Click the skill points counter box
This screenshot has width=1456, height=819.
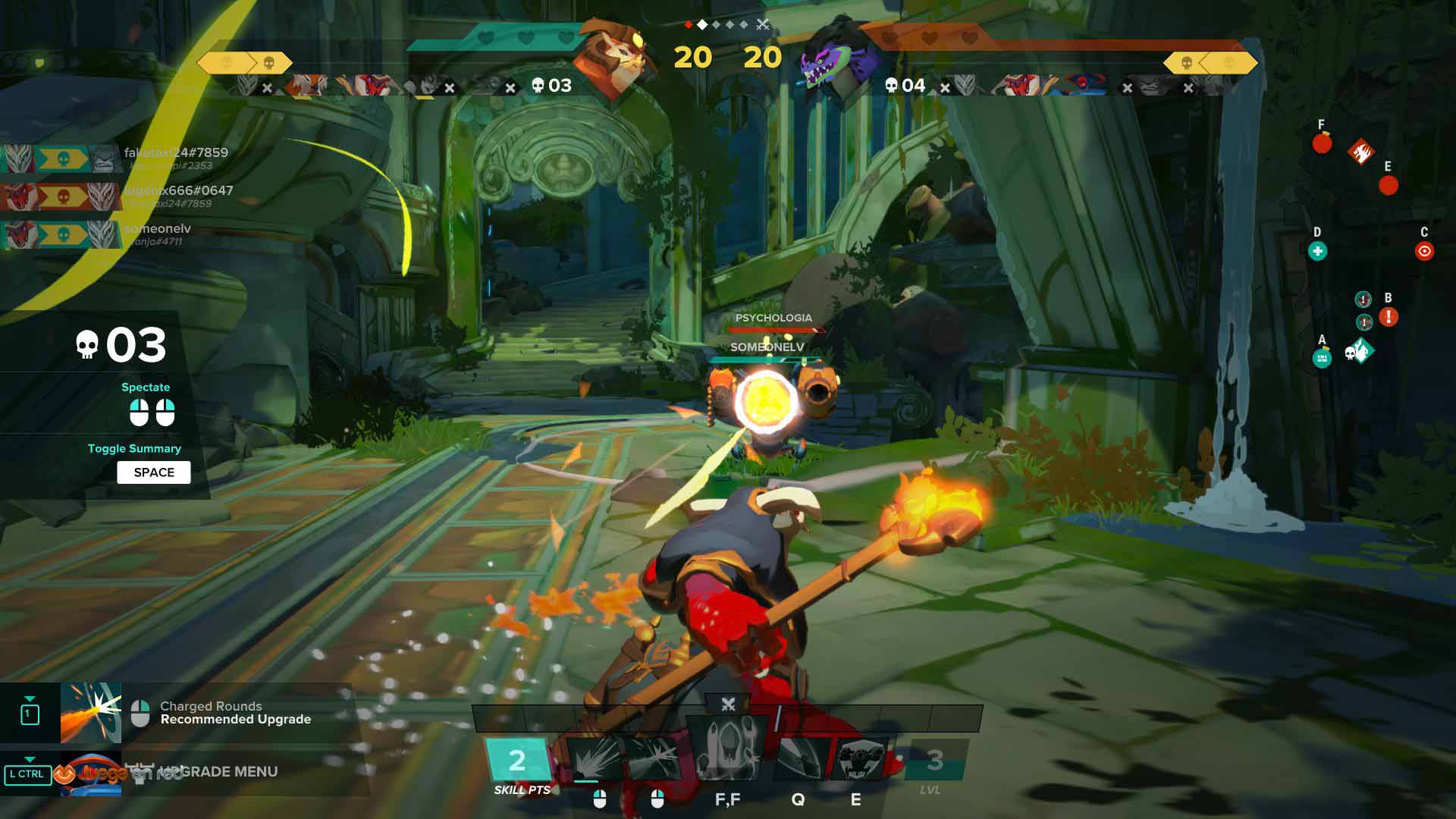coord(517,760)
